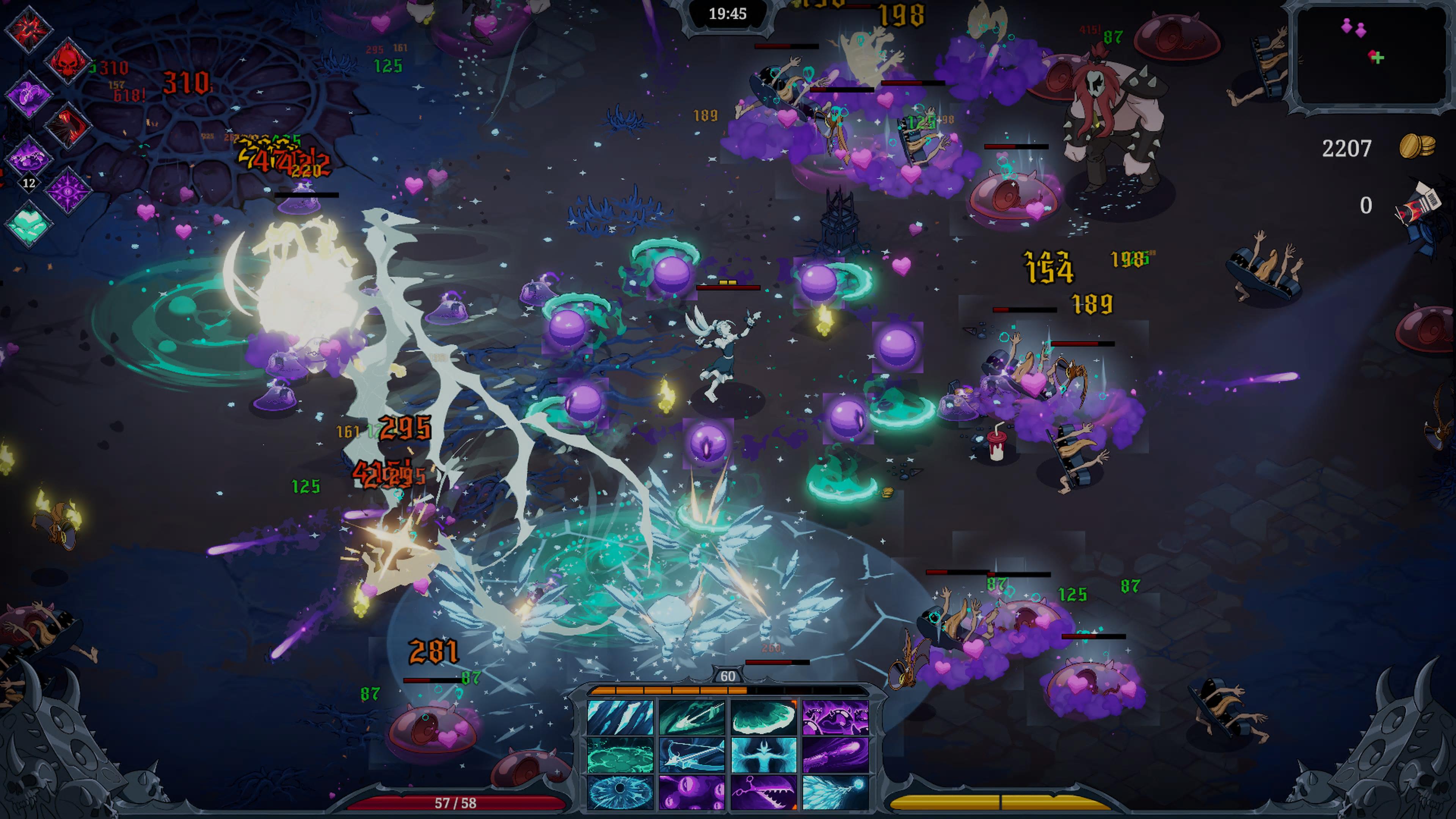Click the winged ice spirit ability

tap(764, 755)
